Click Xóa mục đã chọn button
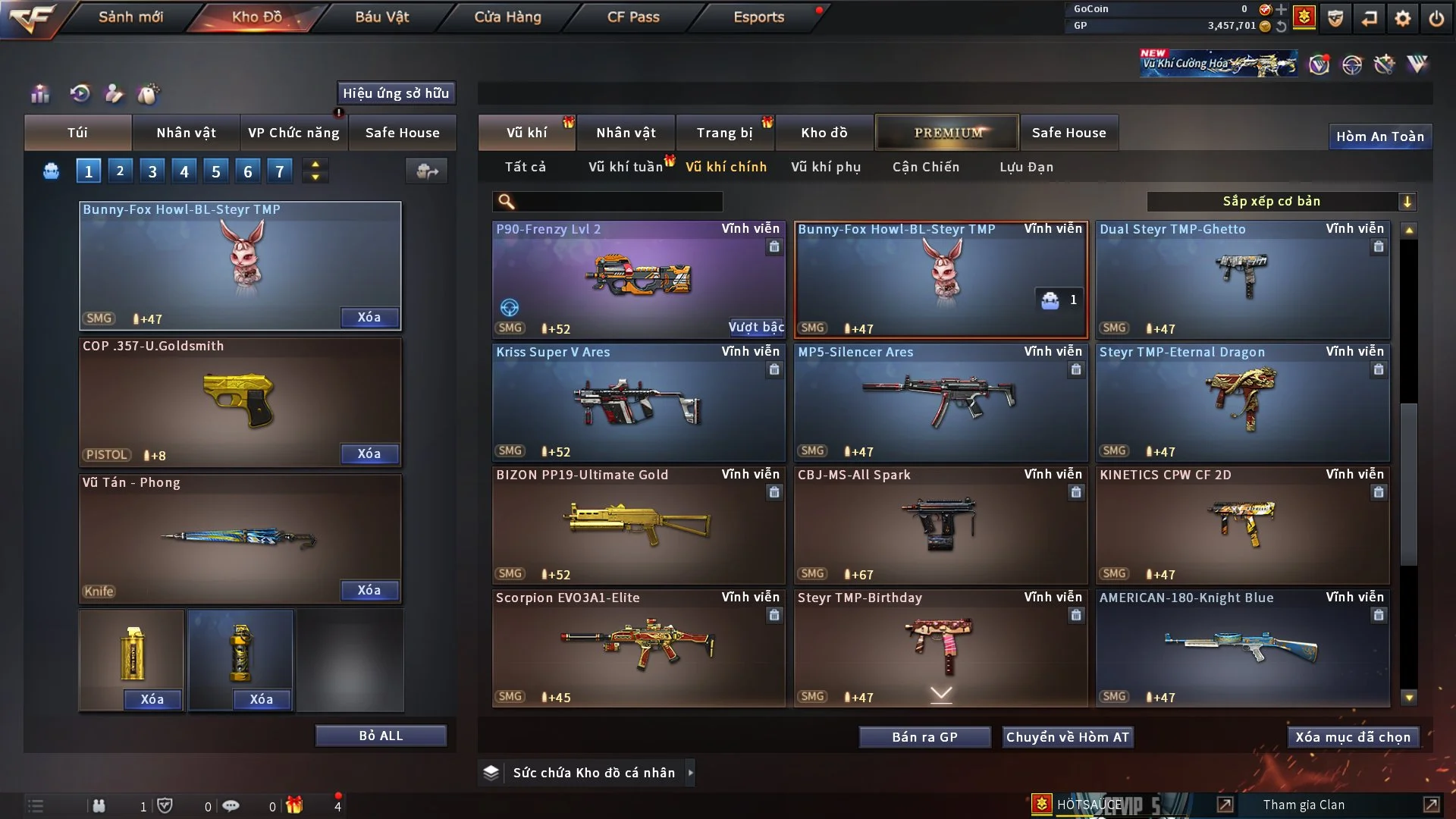Viewport: 1456px width, 819px height. coord(1353,737)
